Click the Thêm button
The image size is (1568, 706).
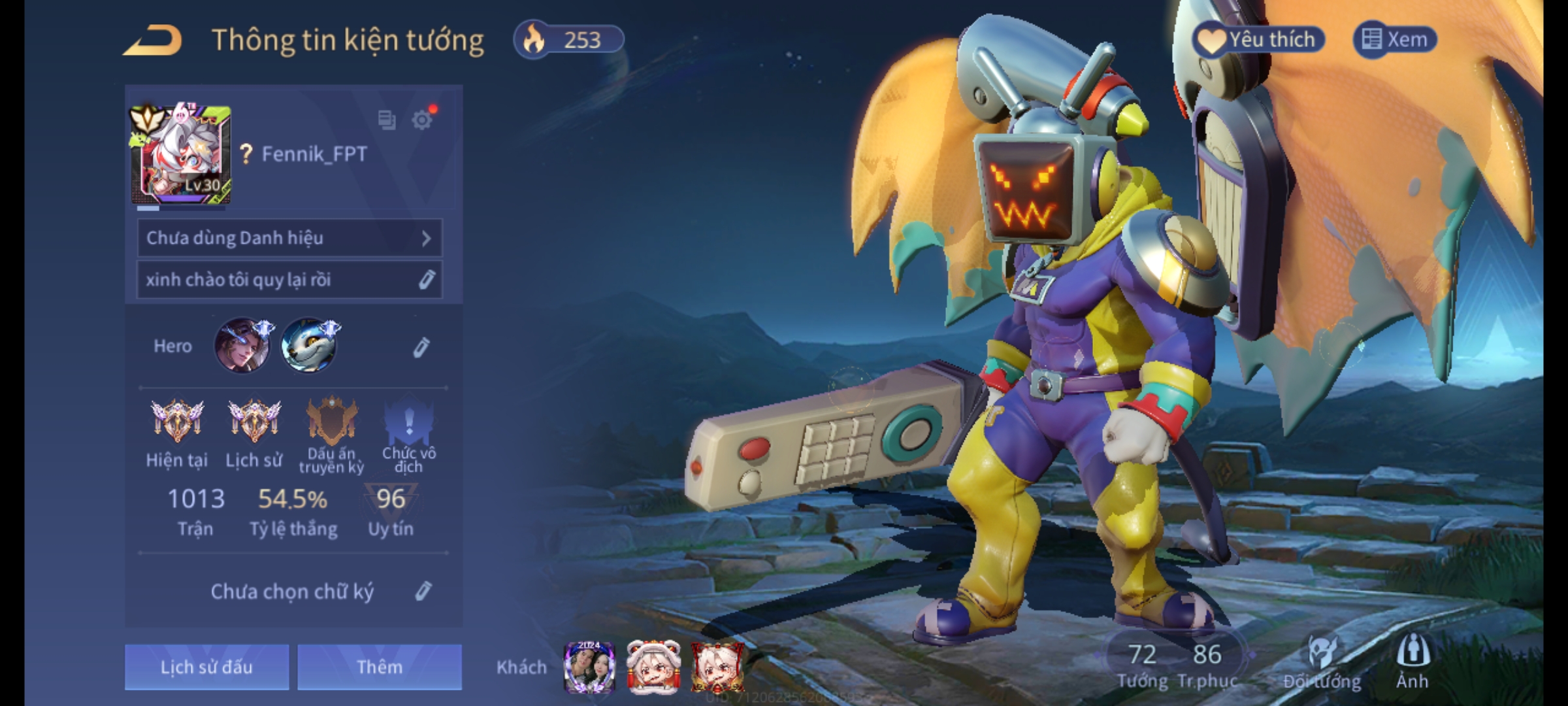(380, 667)
